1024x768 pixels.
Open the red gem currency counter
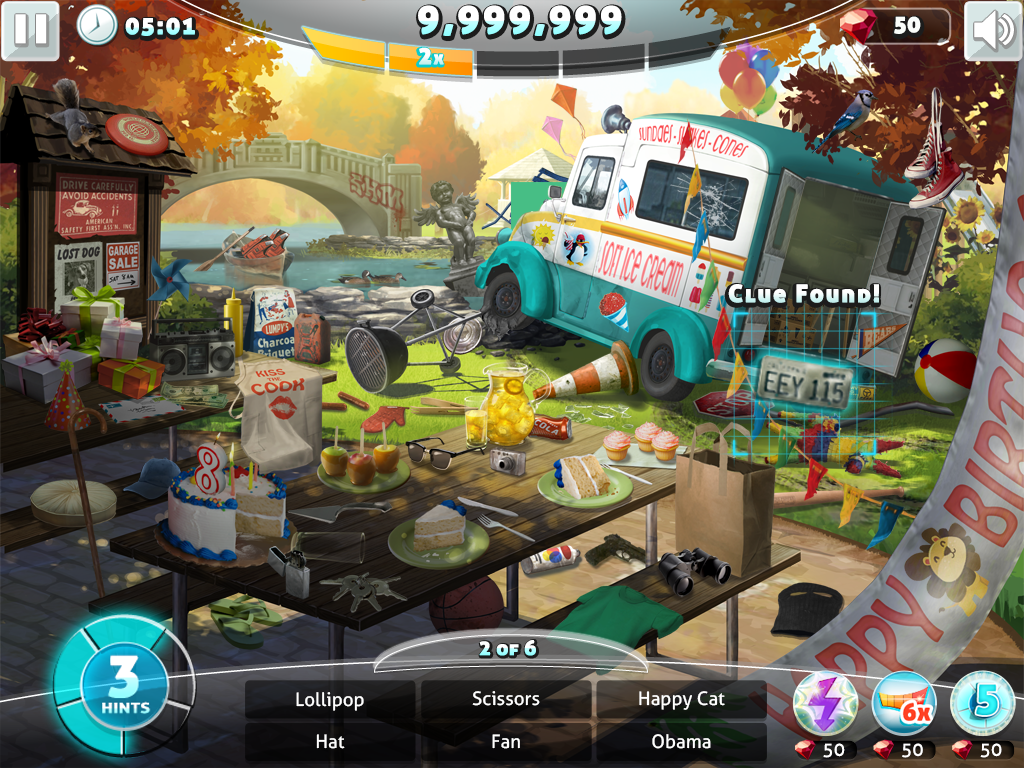click(x=895, y=26)
